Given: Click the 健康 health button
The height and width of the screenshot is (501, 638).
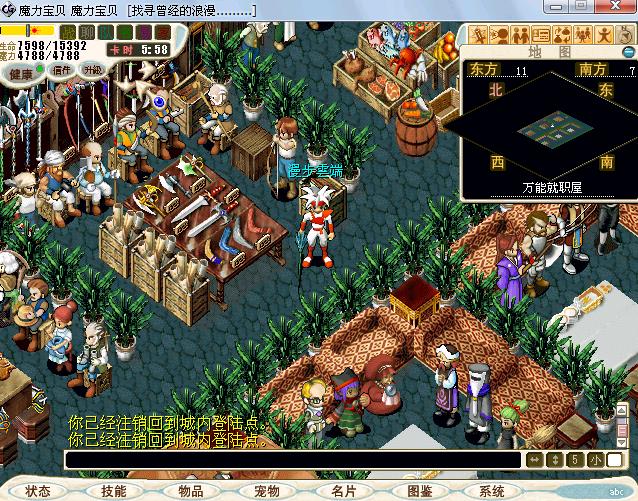Looking at the screenshot, I should coord(21,72).
